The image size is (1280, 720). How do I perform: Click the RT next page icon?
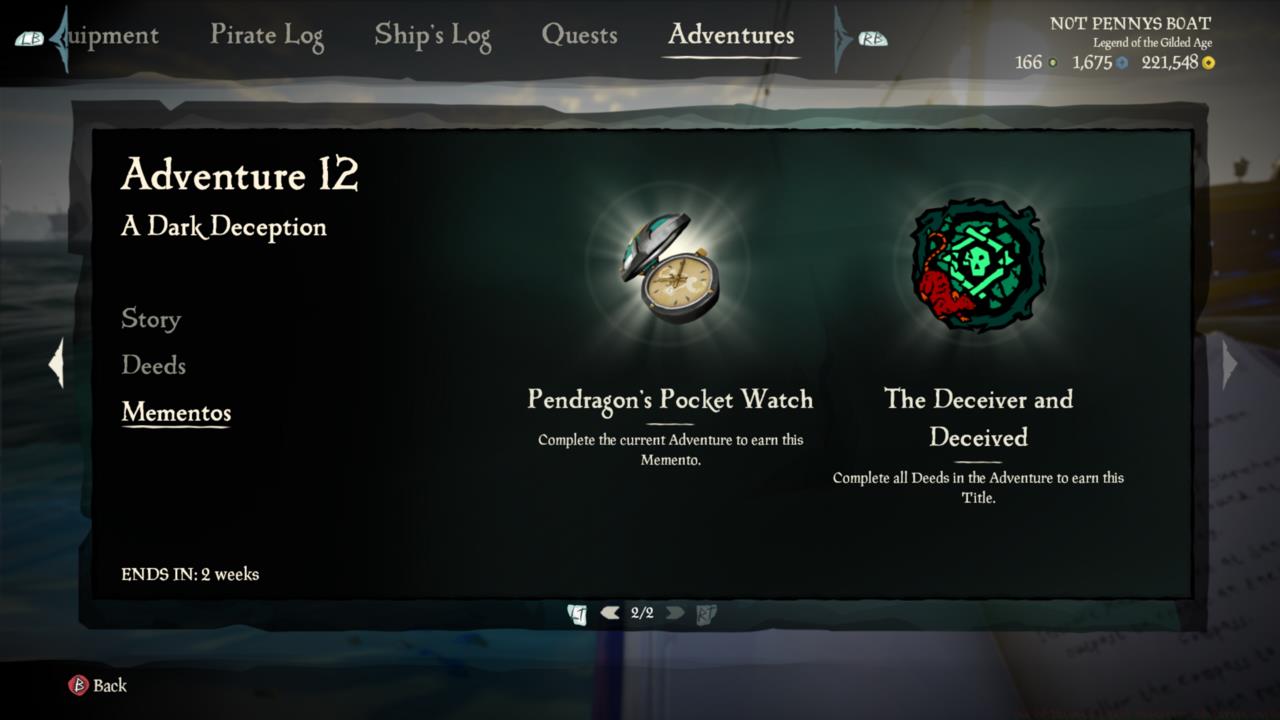tap(707, 615)
